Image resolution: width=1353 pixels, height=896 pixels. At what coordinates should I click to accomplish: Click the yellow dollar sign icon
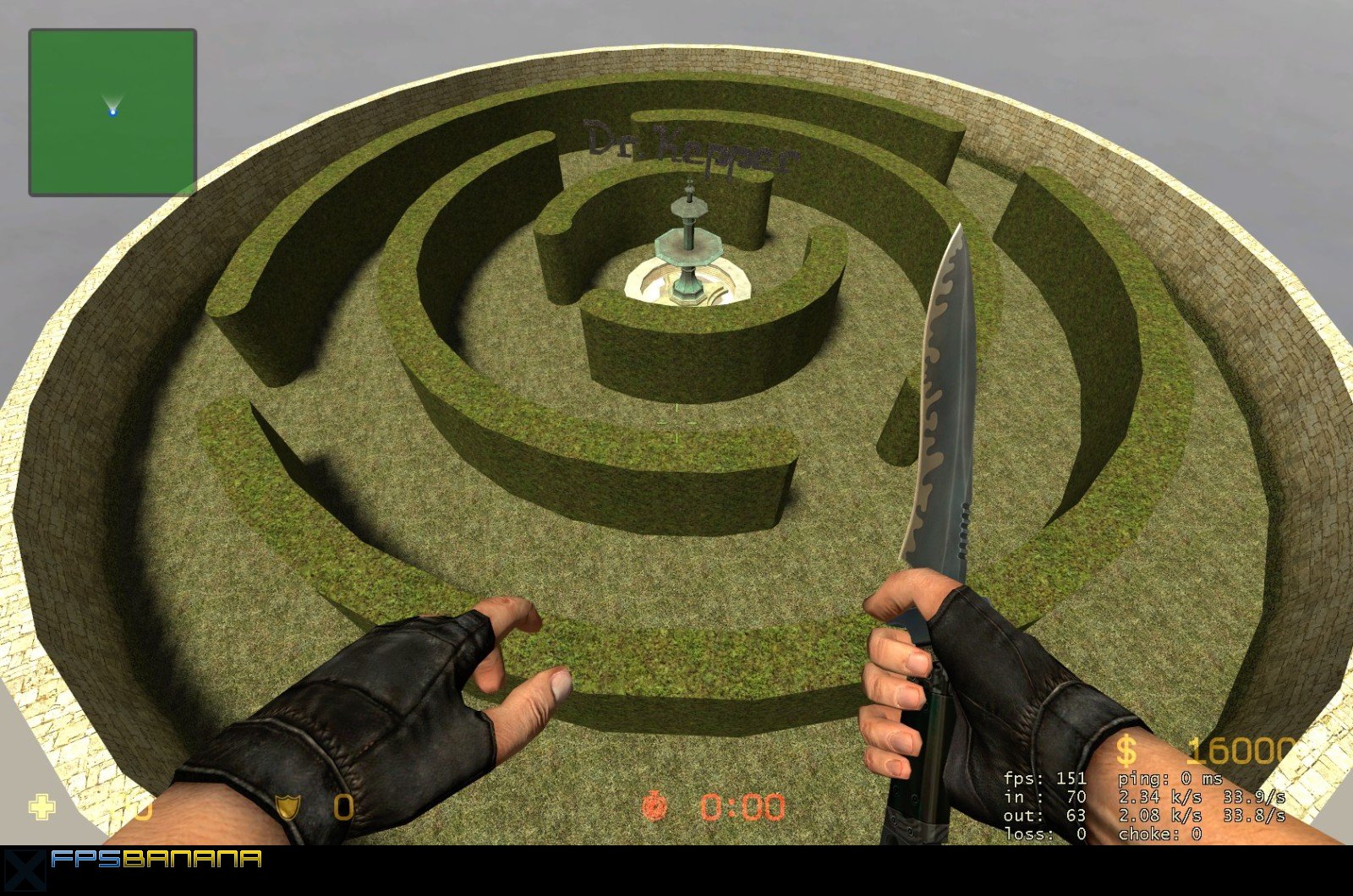point(1125,751)
